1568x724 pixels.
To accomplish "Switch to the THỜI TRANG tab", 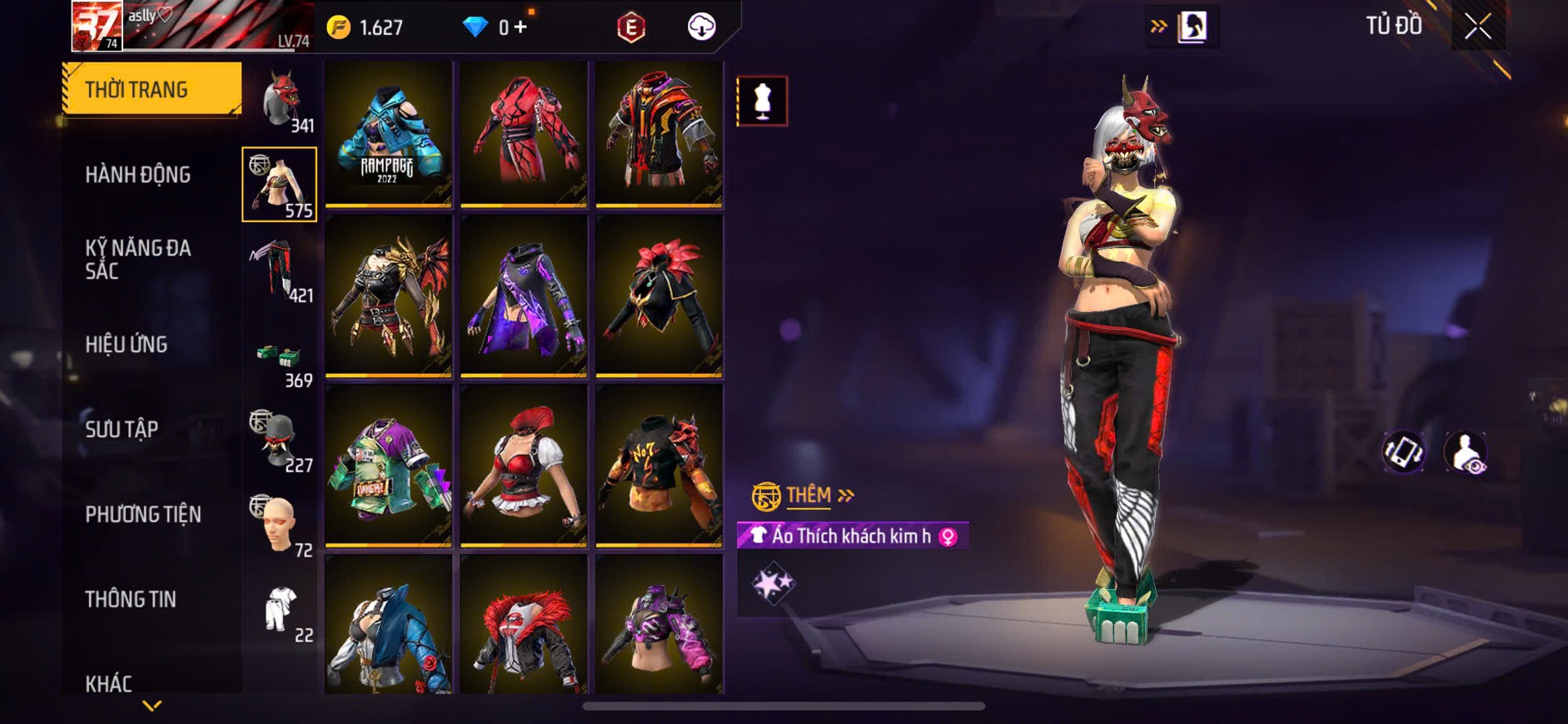I will pos(152,89).
